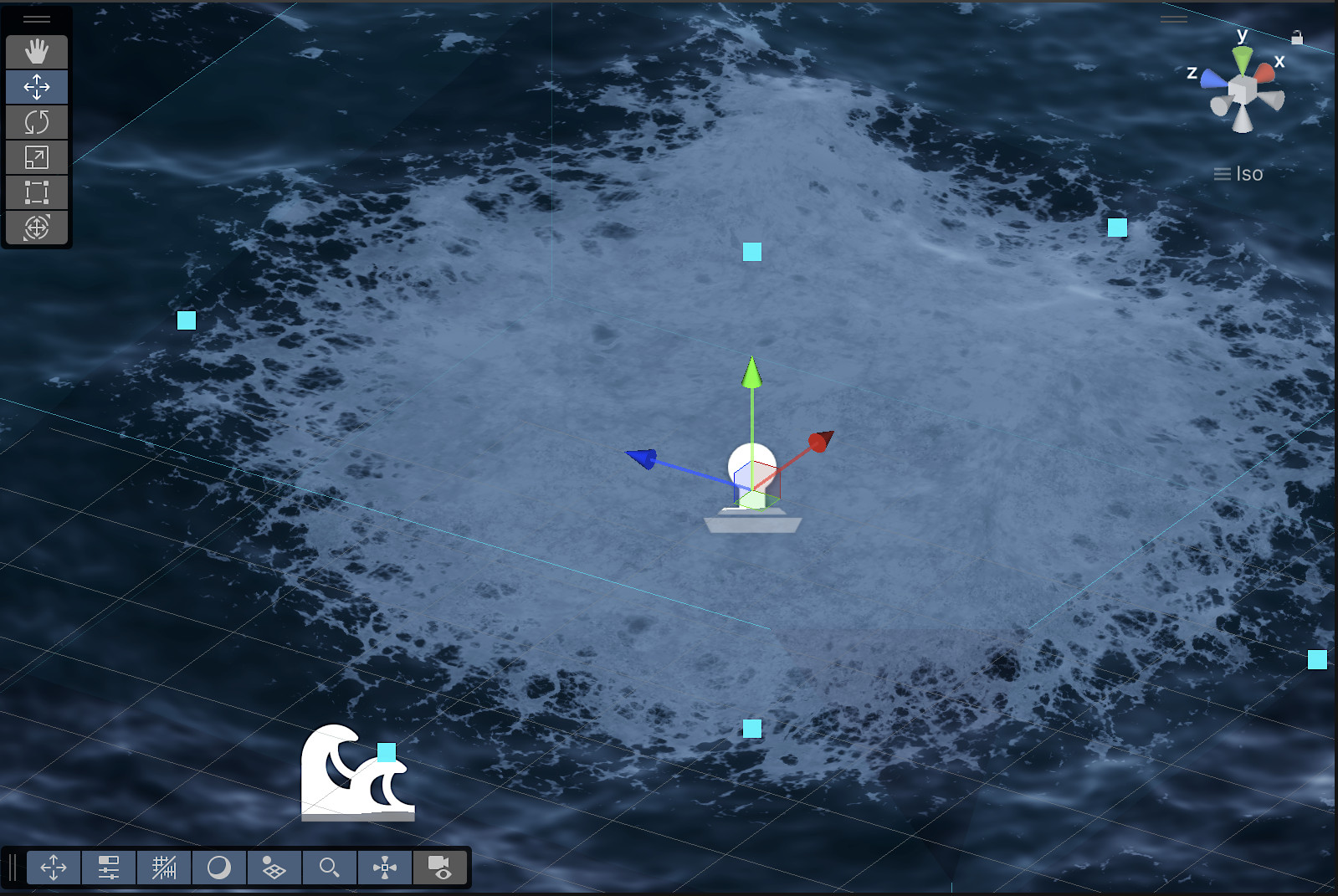
Task: Select the cyan control point near the wave icon
Action: [386, 754]
